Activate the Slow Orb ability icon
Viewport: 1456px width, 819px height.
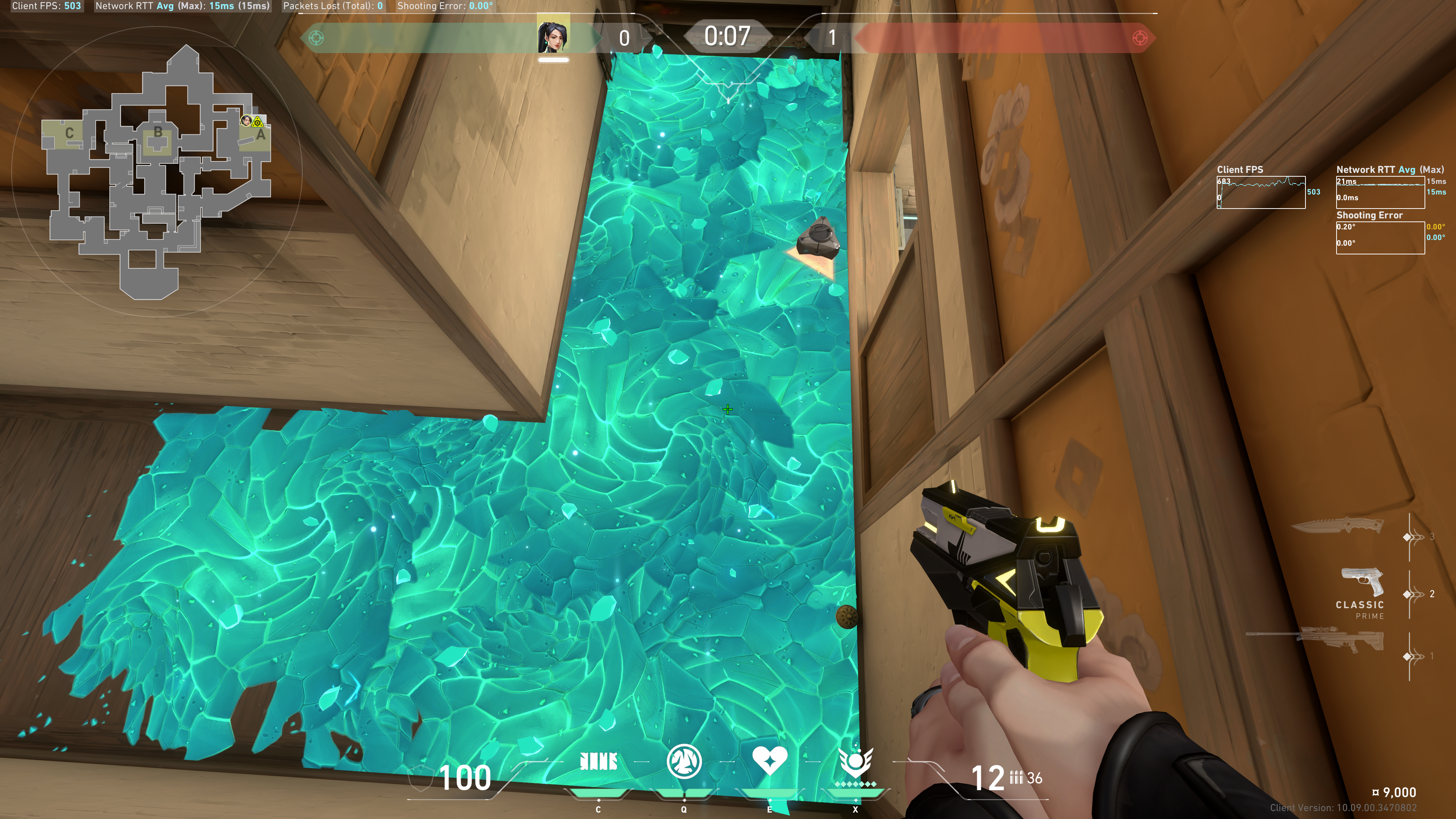[x=684, y=762]
